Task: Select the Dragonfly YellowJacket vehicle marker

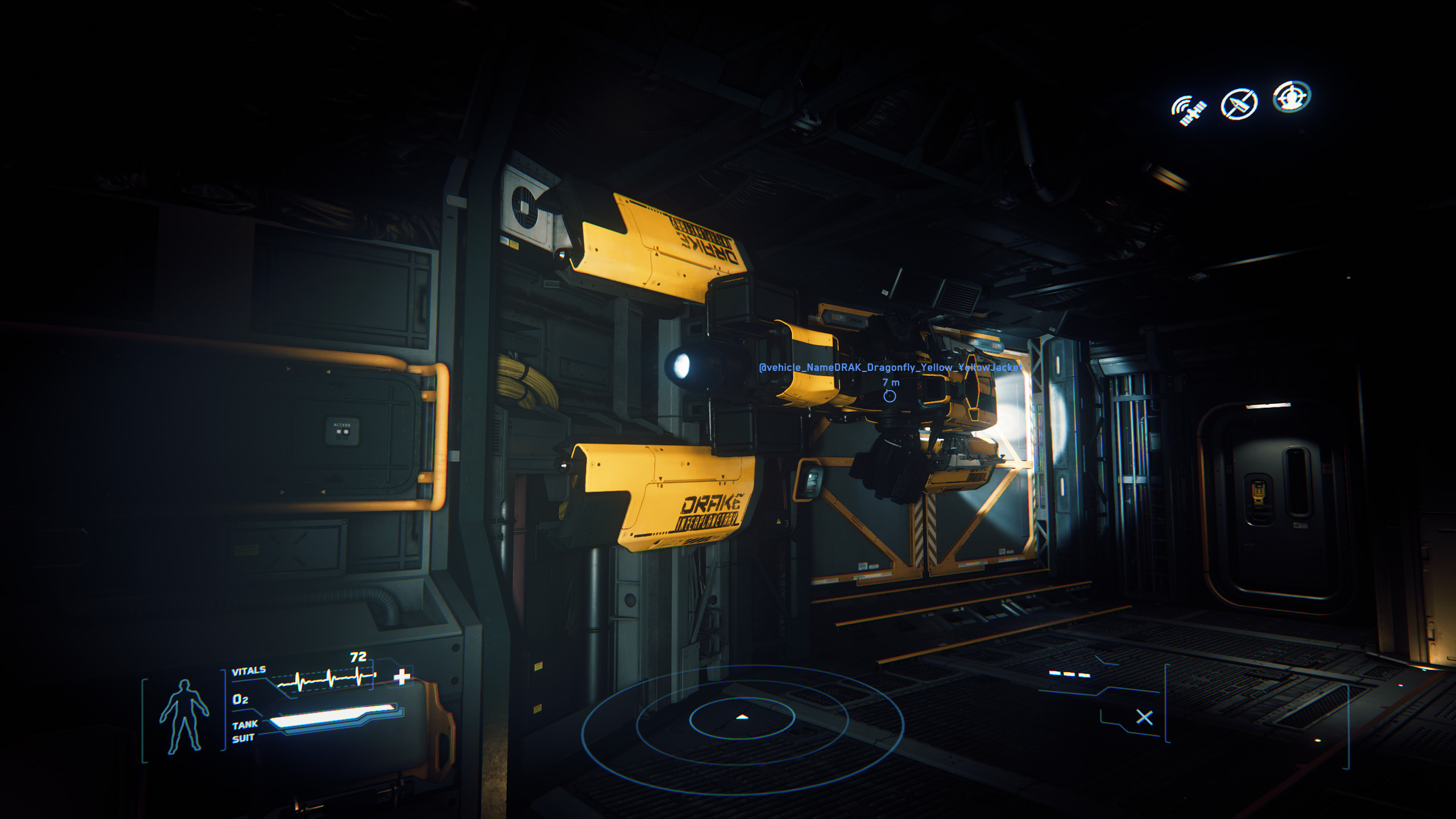Action: [890, 396]
